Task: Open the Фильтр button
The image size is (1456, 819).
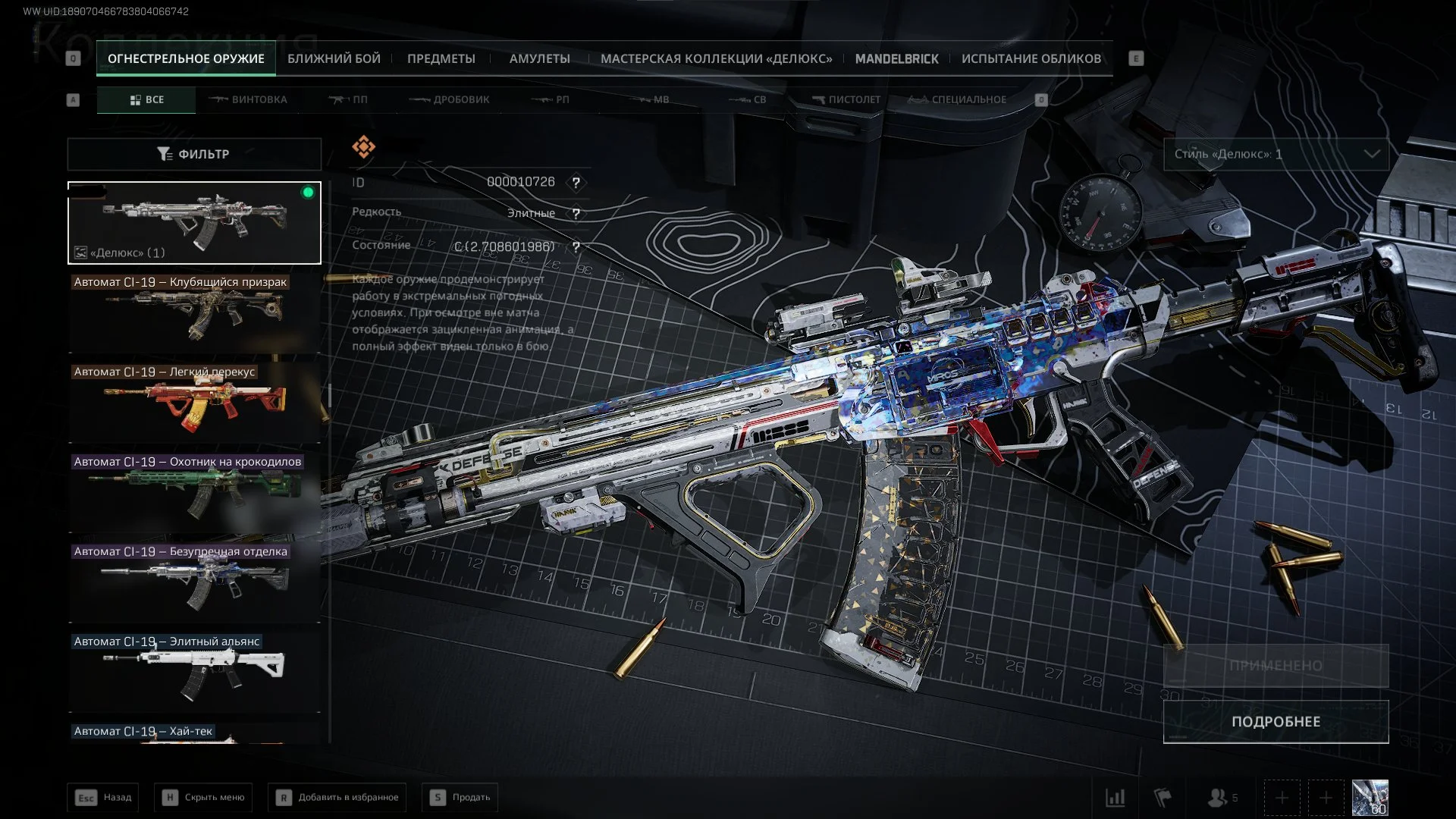Action: tap(194, 154)
